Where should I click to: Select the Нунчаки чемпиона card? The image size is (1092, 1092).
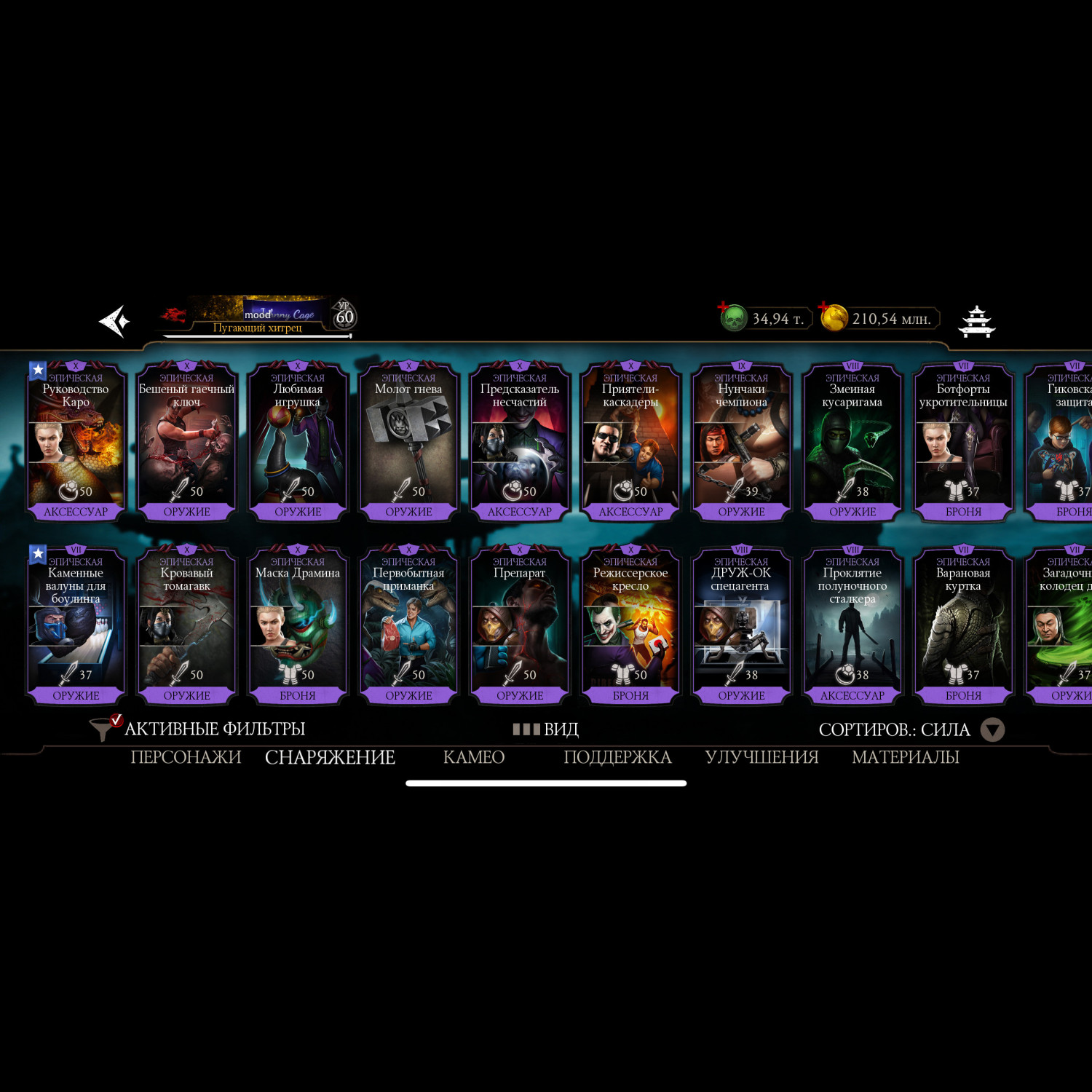point(741,441)
